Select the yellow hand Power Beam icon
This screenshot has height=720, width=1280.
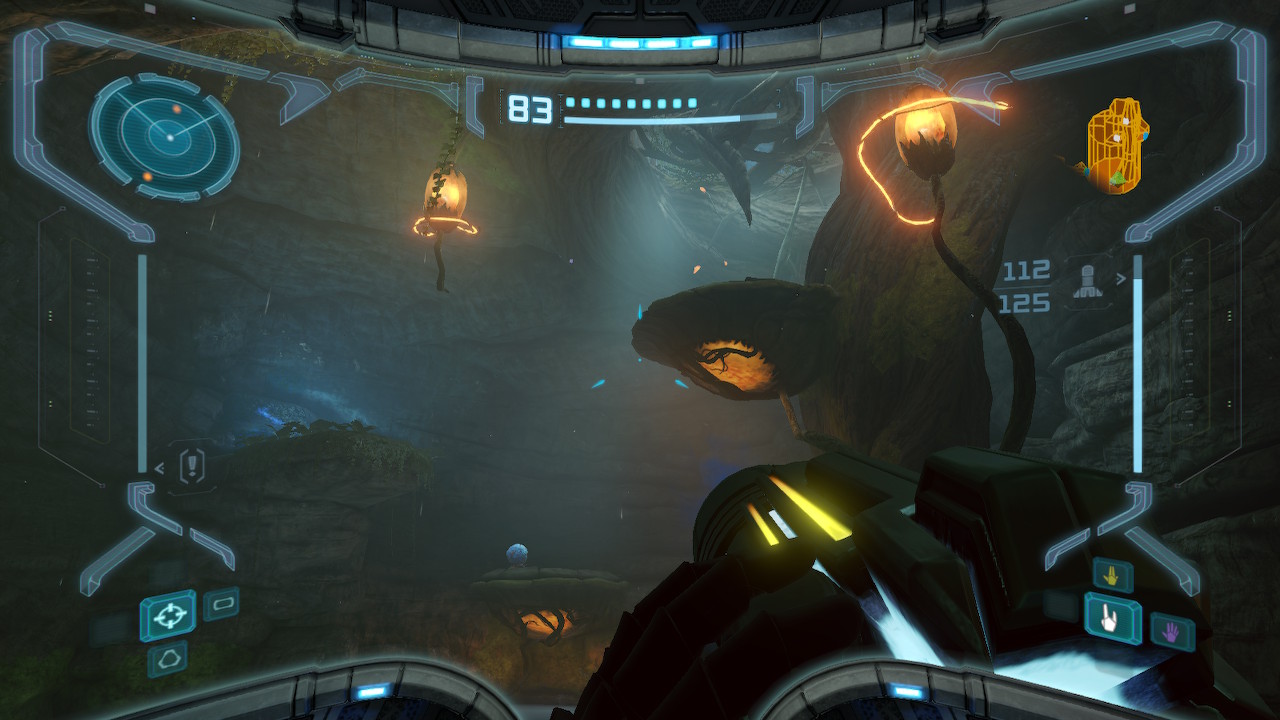point(1113,575)
